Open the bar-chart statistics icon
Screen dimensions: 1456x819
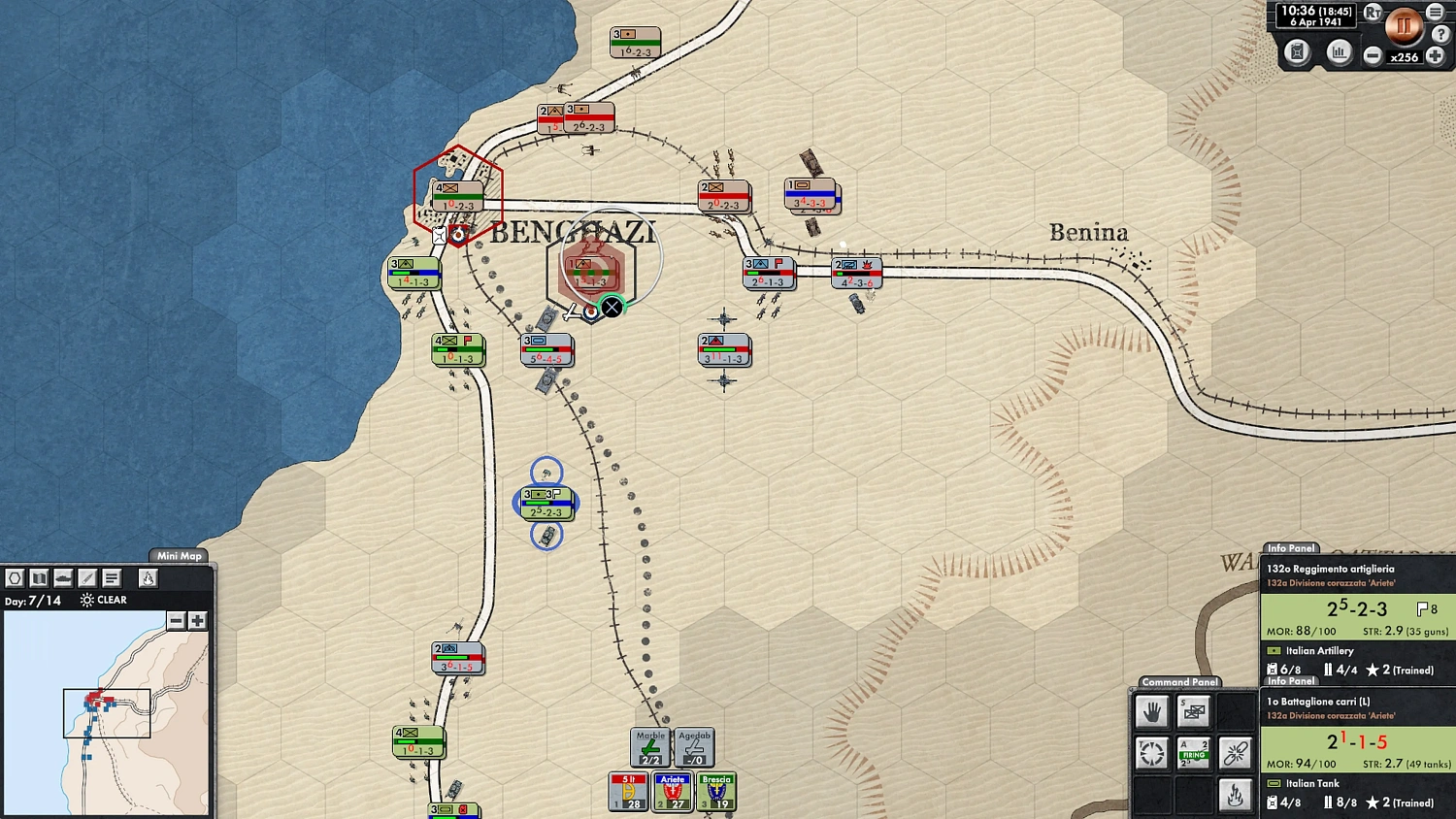(x=1340, y=53)
